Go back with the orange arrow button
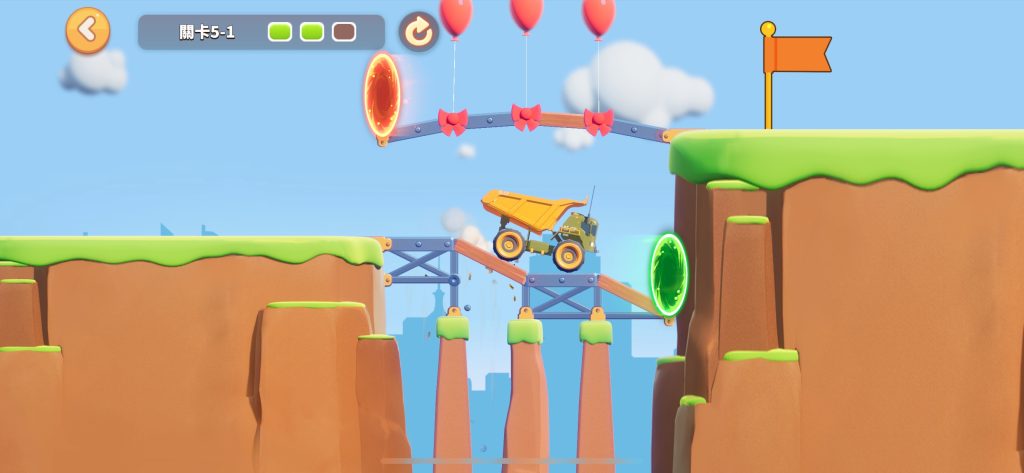Viewport: 1024px width, 473px height. point(88,31)
